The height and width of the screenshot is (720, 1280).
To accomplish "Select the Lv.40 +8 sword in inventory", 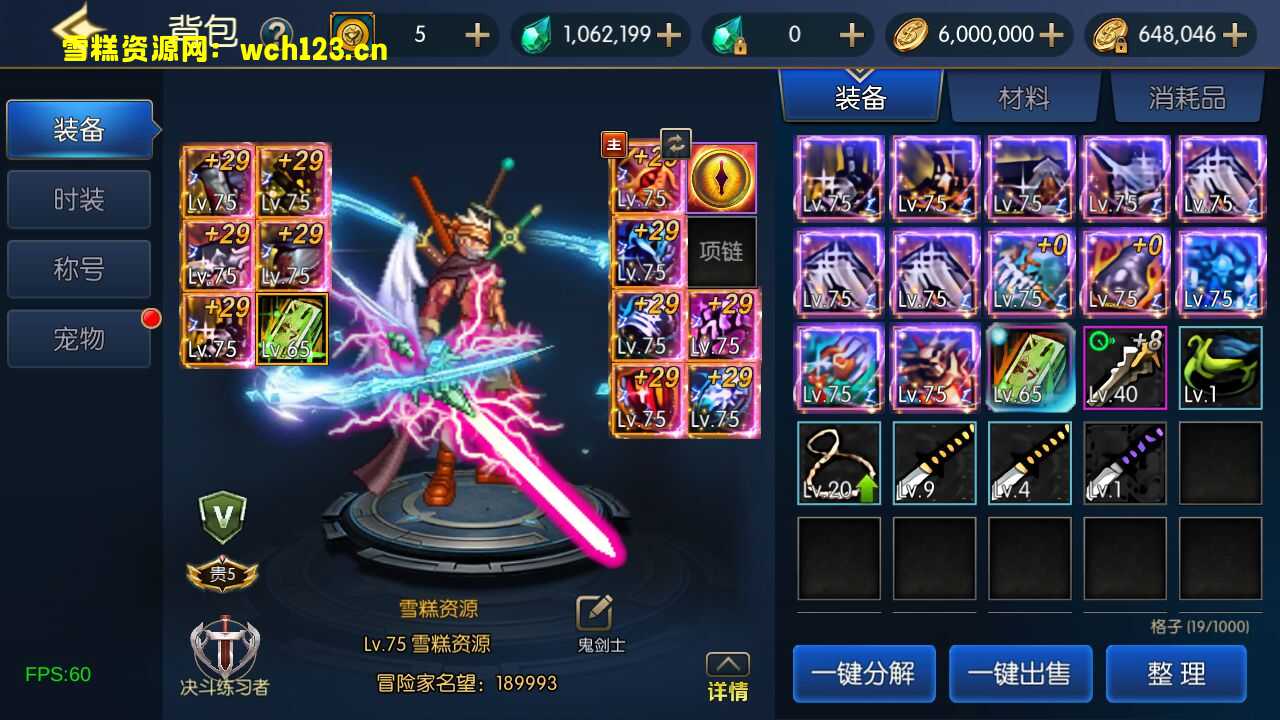I will point(1124,367).
